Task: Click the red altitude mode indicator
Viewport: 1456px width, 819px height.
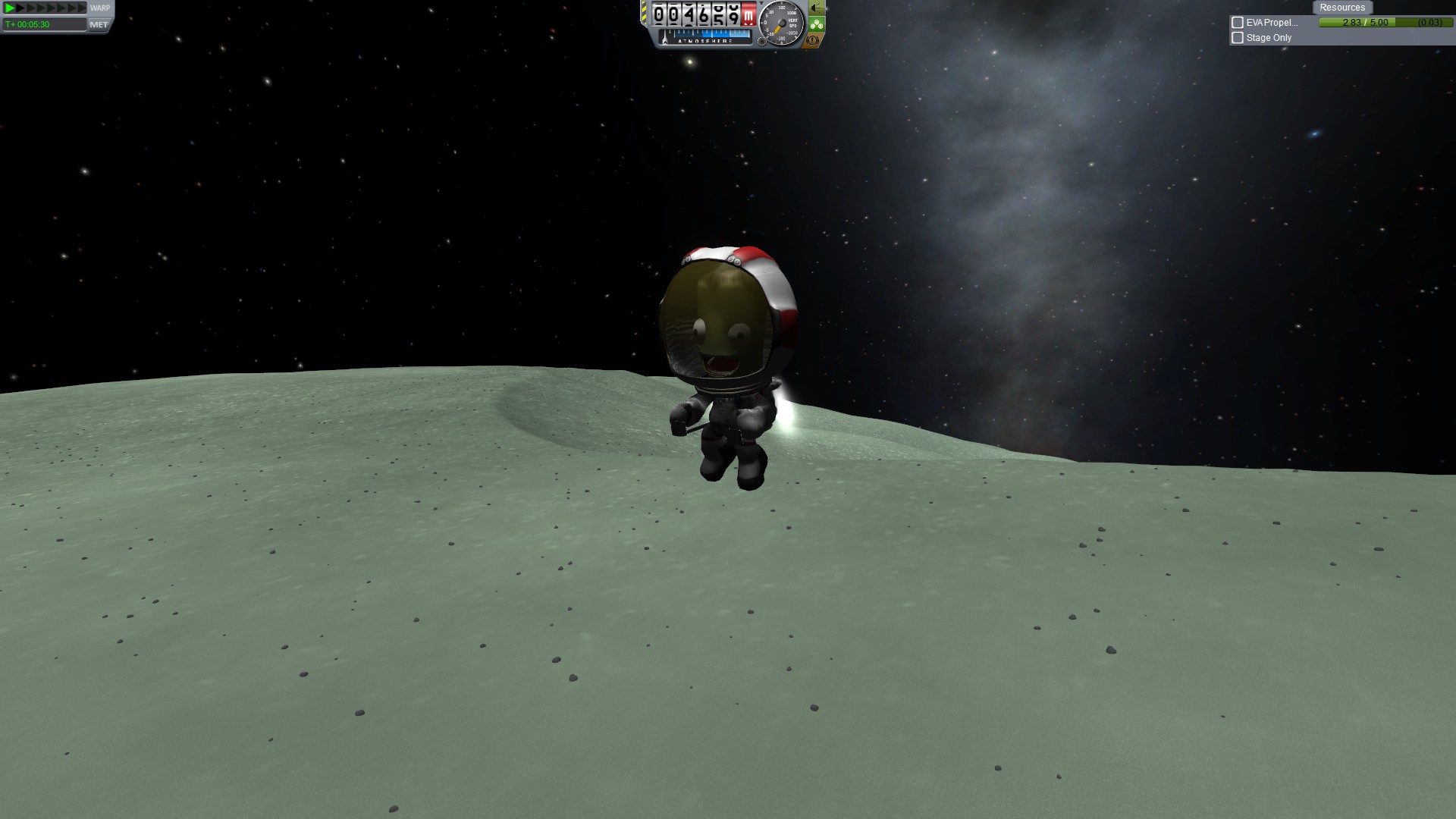Action: pos(748,14)
